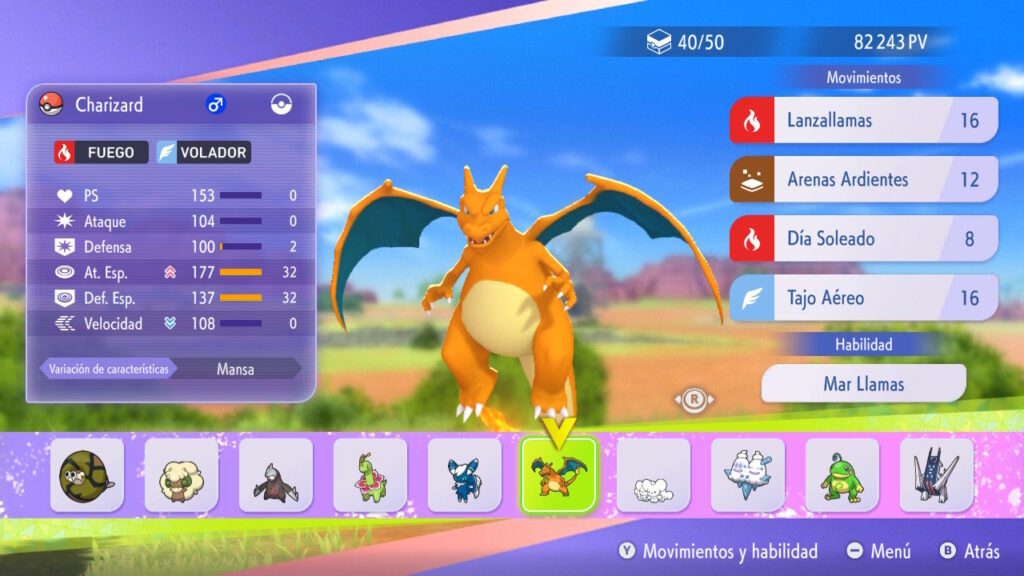Image resolution: width=1024 pixels, height=576 pixels.
Task: Choose the Whimsicott slot
Action: pyautogui.click(x=181, y=476)
